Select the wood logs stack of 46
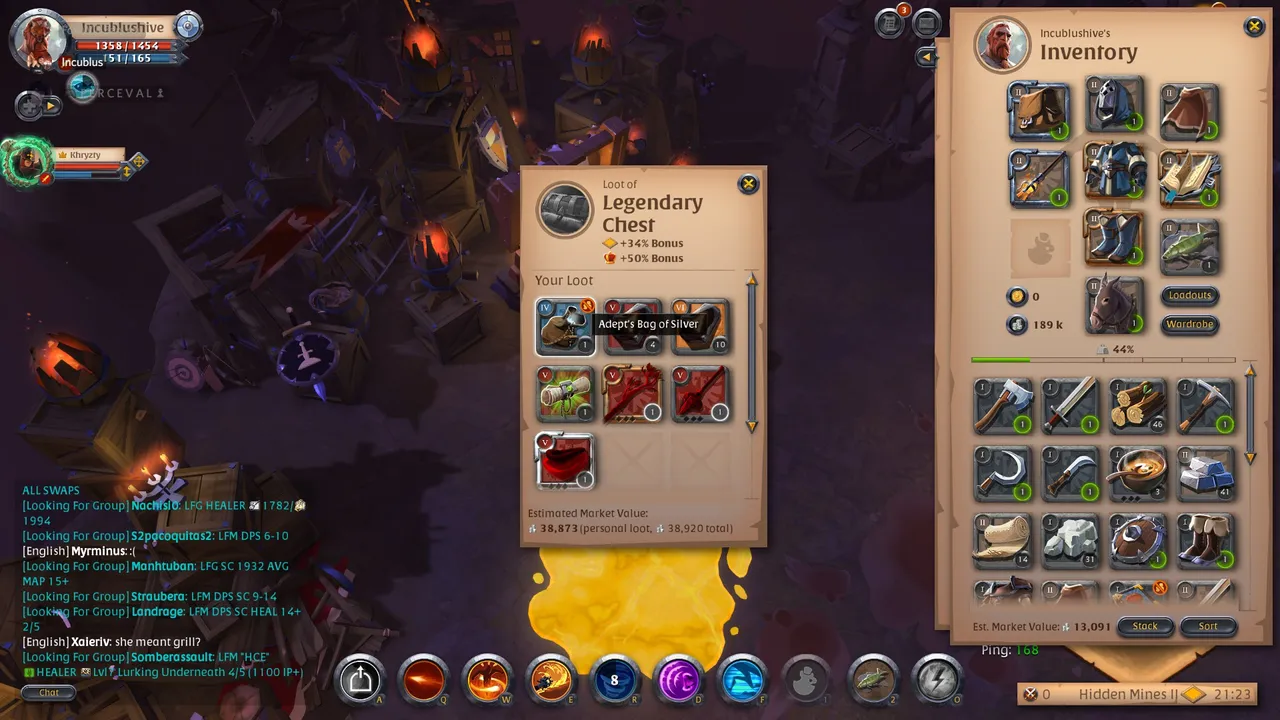The height and width of the screenshot is (720, 1280). 1138,405
